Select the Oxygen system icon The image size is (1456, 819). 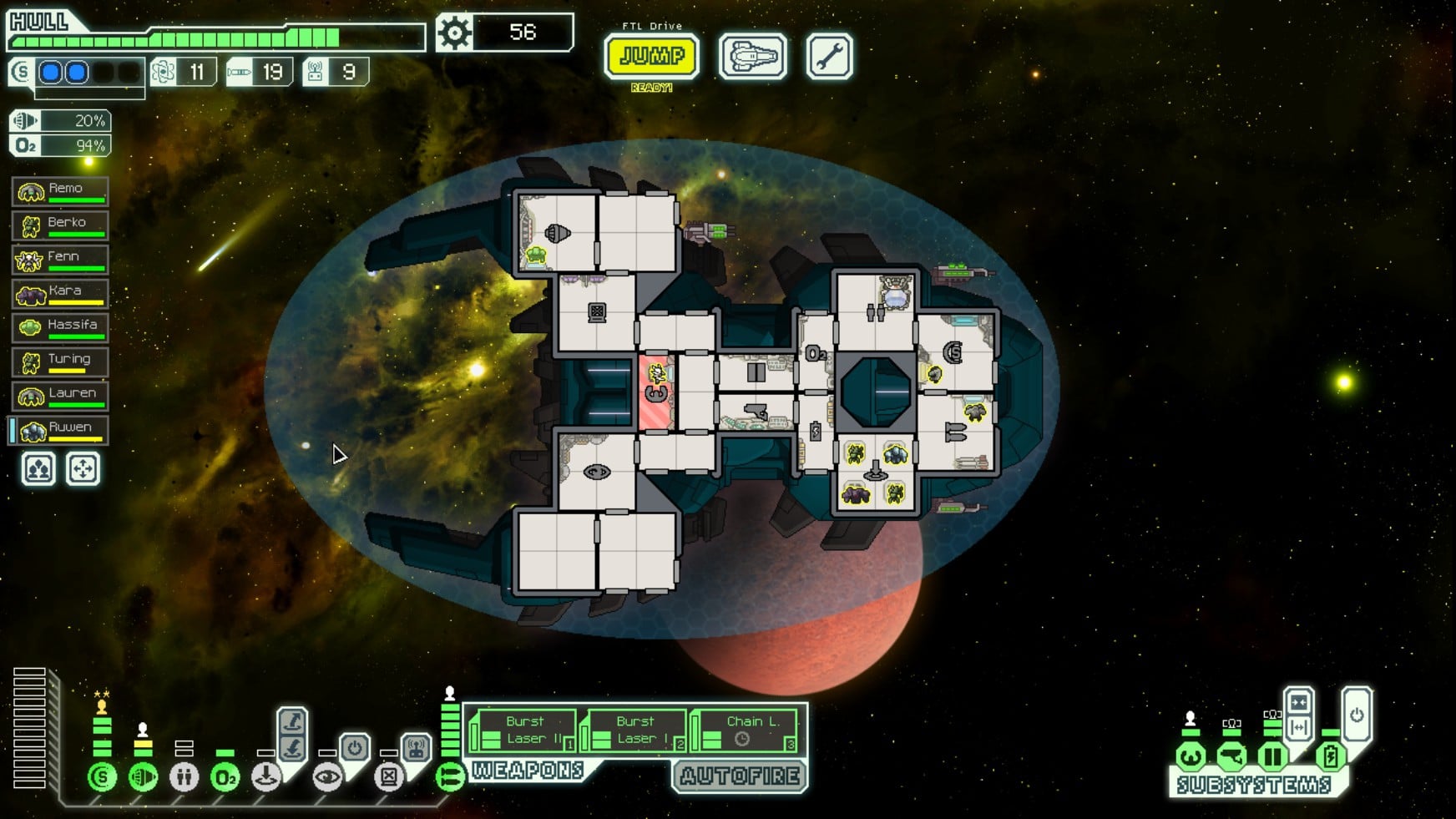pos(225,777)
